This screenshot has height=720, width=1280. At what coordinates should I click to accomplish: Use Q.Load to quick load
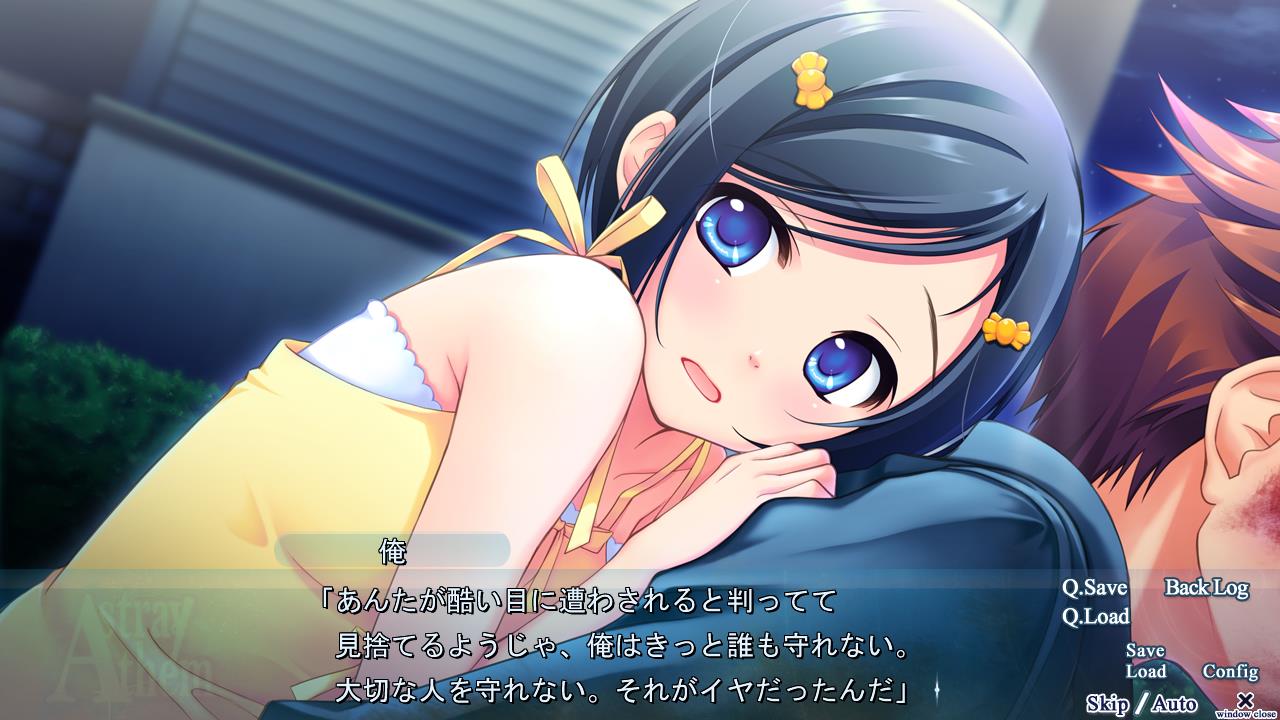pos(1095,616)
